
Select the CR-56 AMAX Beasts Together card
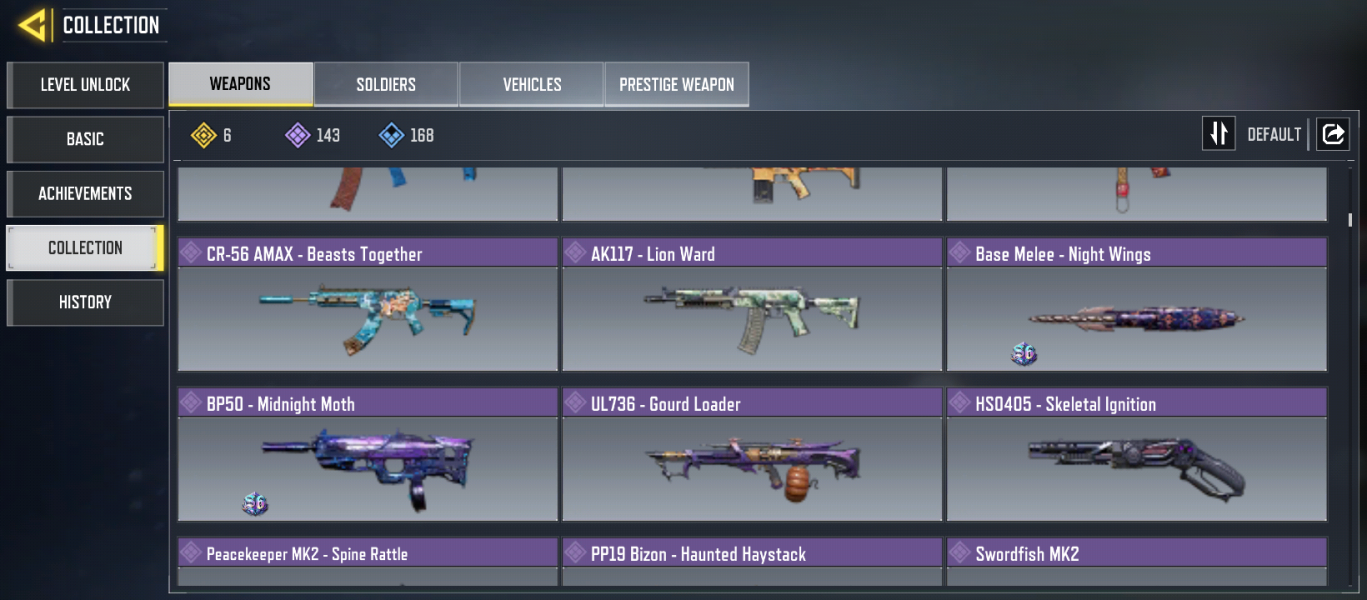point(368,305)
